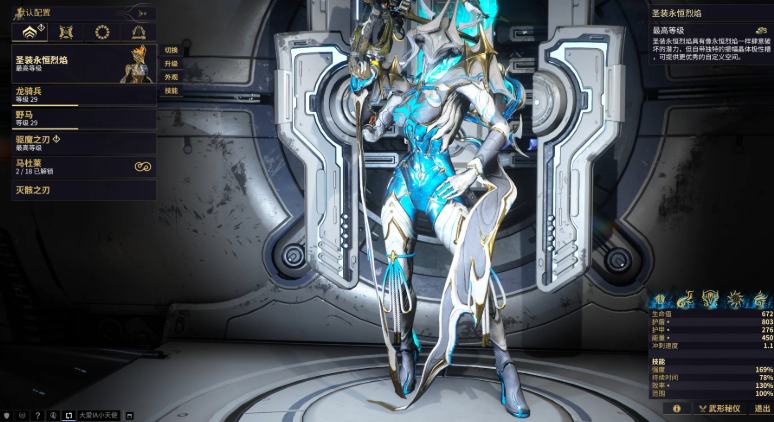
Task: Open the 龙骑兵 primary weapon slot
Action: 78,94
